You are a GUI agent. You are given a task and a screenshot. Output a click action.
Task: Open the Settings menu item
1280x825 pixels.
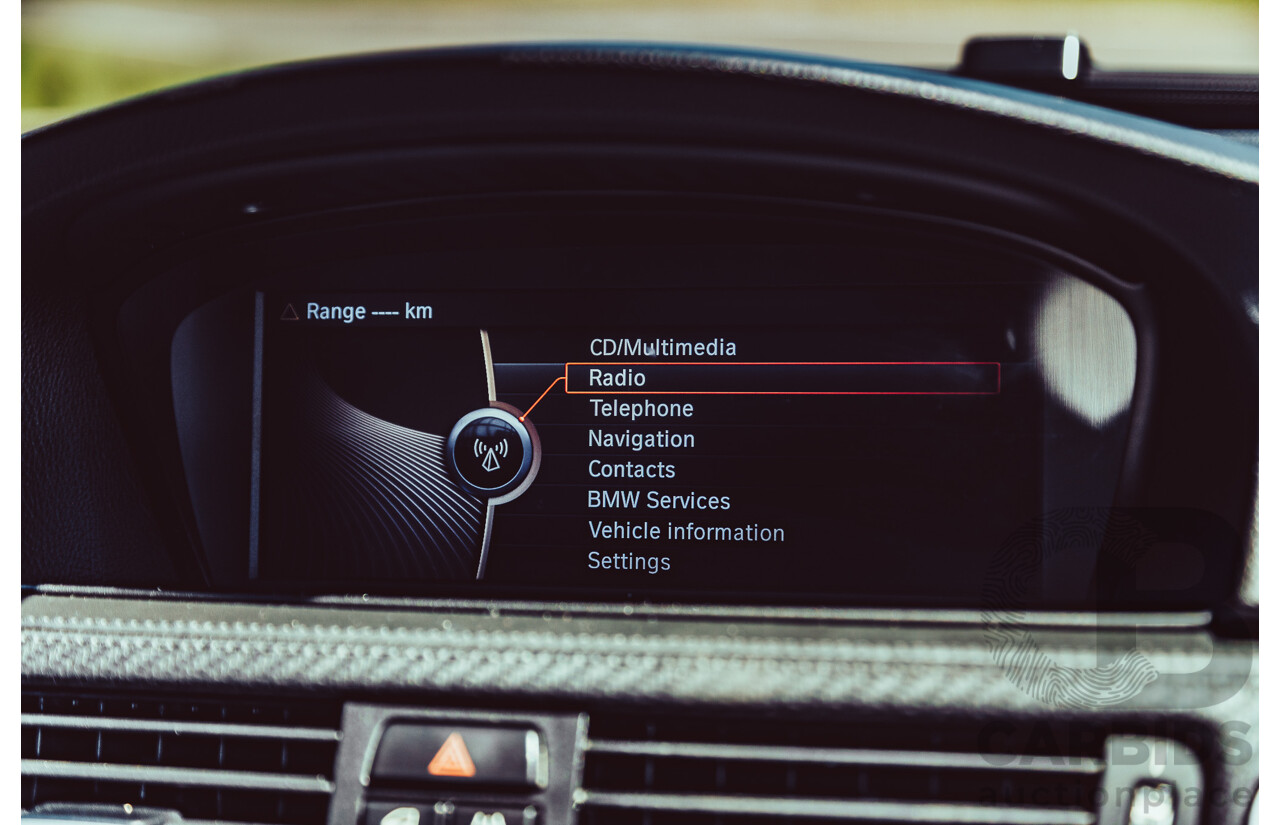point(628,562)
